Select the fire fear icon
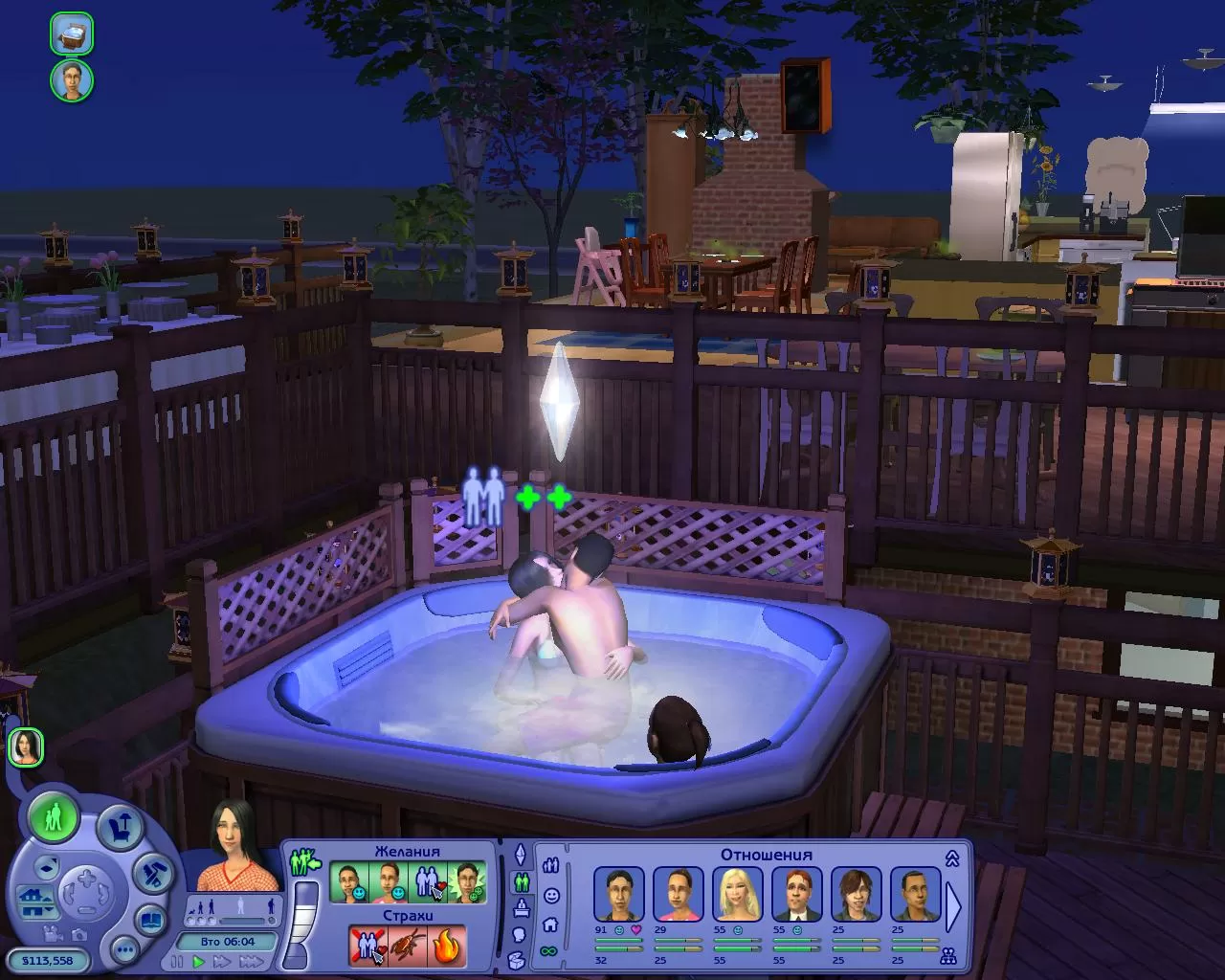1225x980 pixels. [447, 947]
